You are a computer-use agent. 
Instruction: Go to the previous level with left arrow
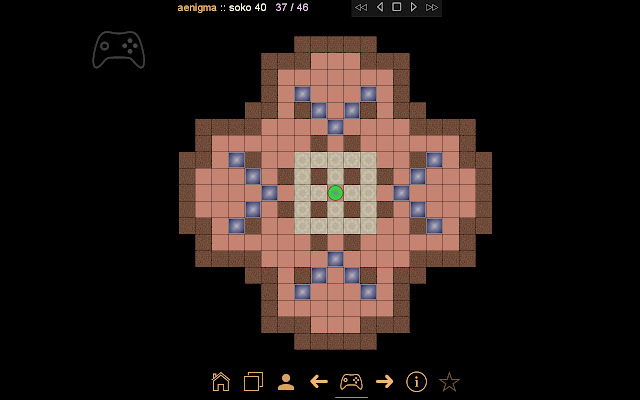click(319, 381)
